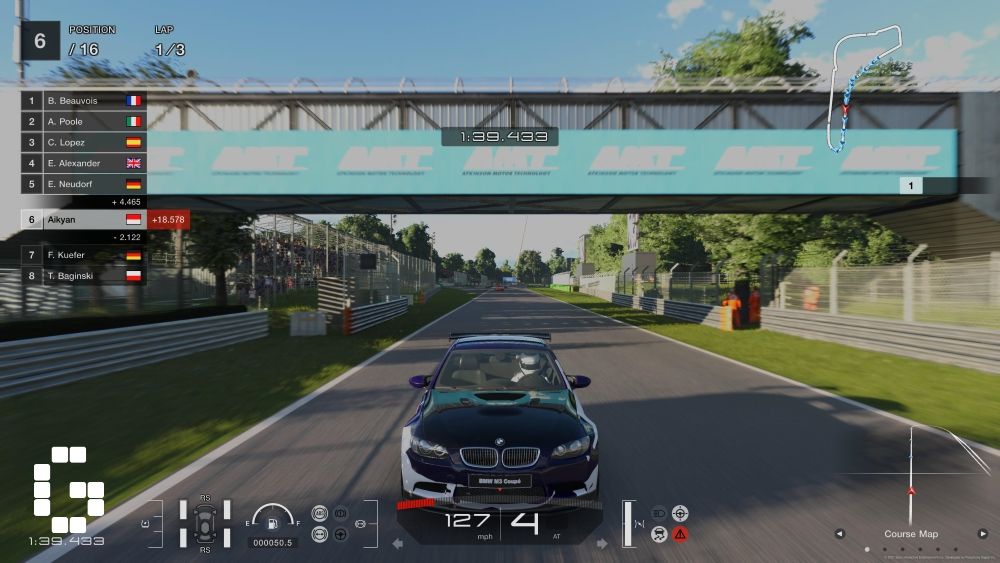
Task: Click the fuel gauge indicator
Action: click(x=272, y=518)
